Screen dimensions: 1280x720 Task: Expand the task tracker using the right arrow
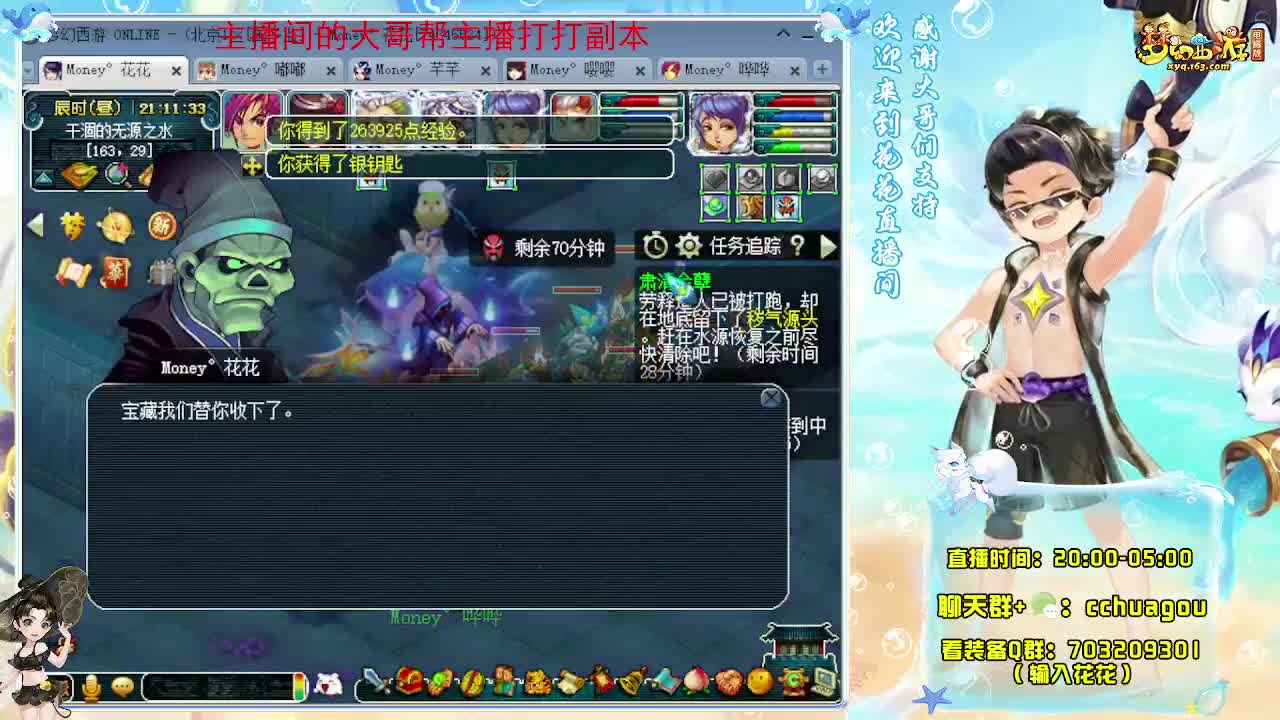pos(828,247)
